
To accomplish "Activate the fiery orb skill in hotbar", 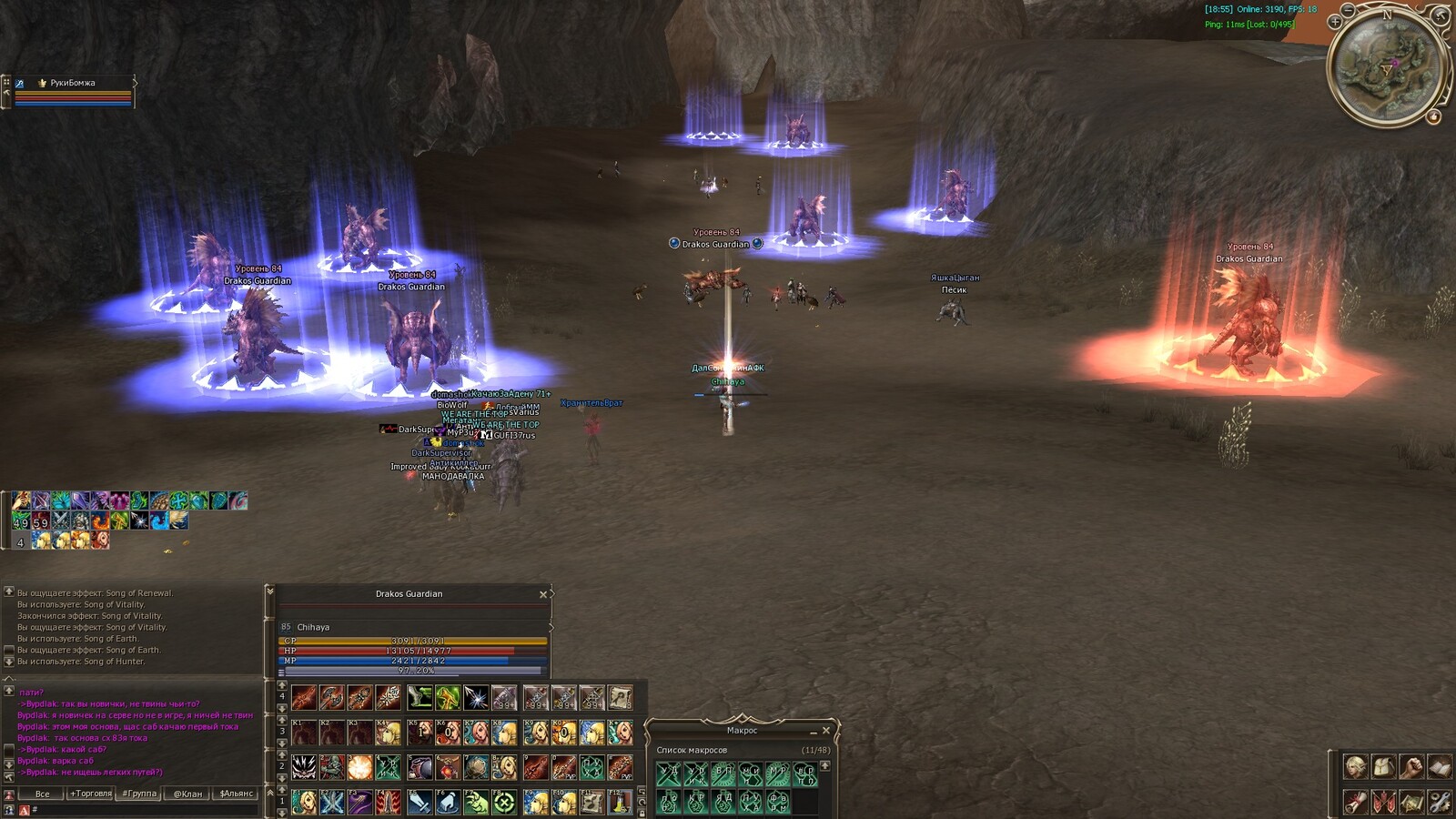I will [360, 767].
